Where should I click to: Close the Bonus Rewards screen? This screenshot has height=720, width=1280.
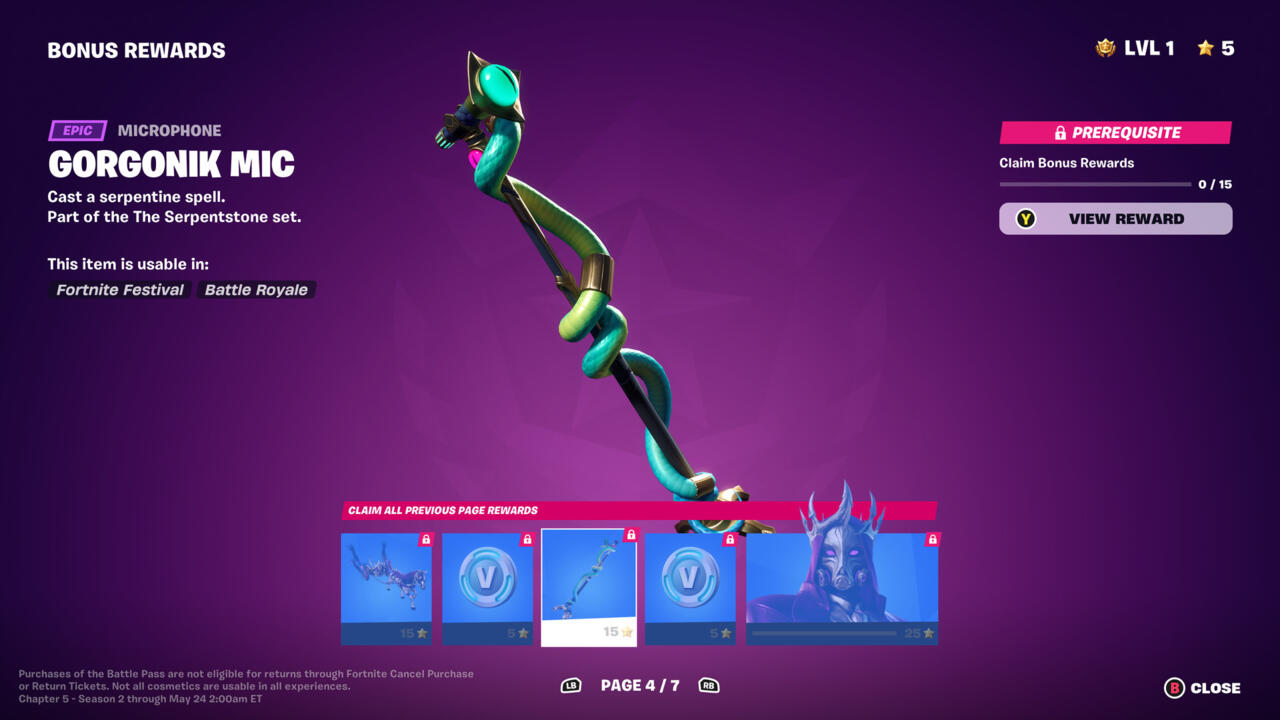pyautogui.click(x=1203, y=688)
